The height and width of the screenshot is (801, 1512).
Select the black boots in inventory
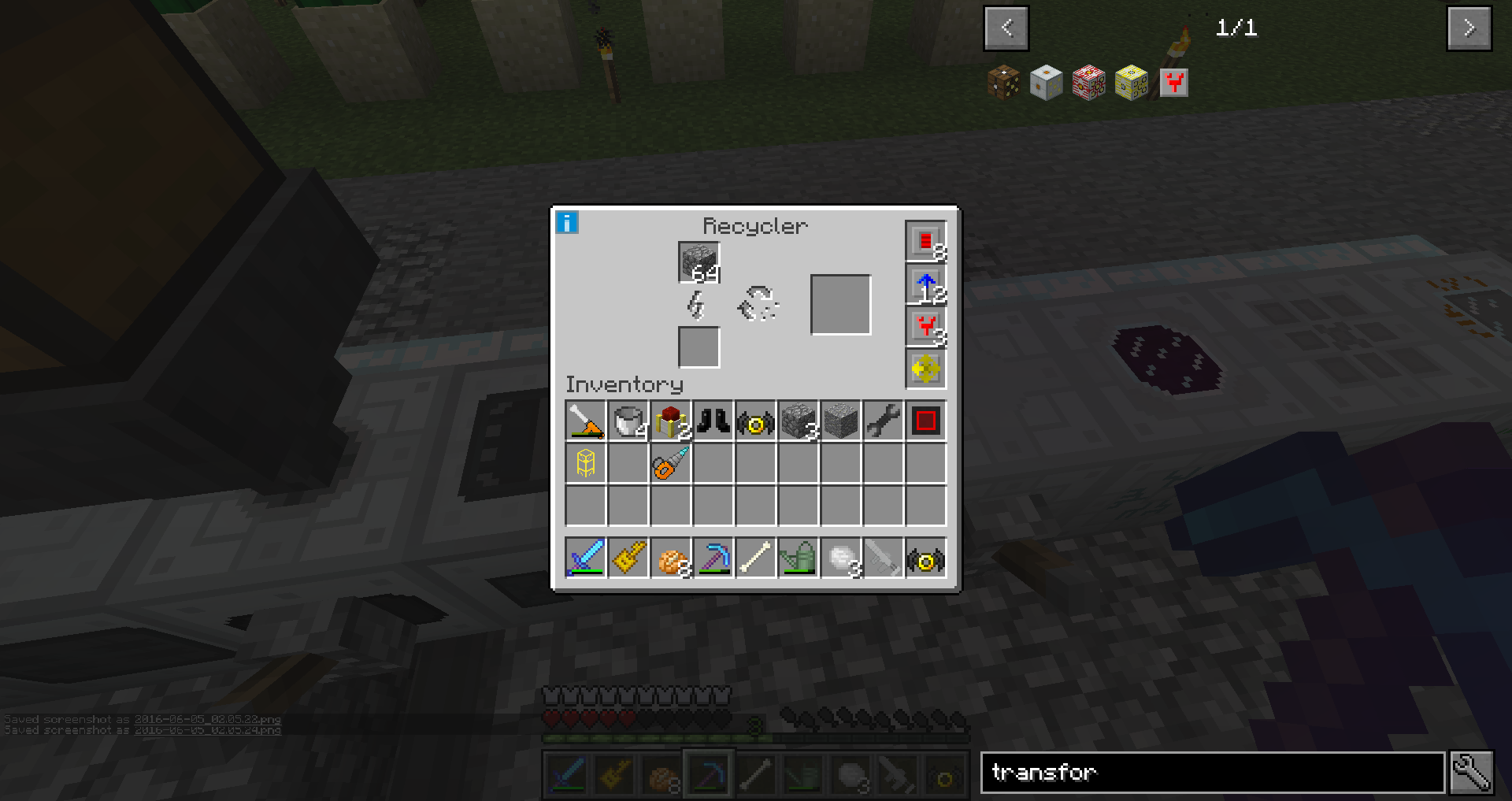coord(713,421)
